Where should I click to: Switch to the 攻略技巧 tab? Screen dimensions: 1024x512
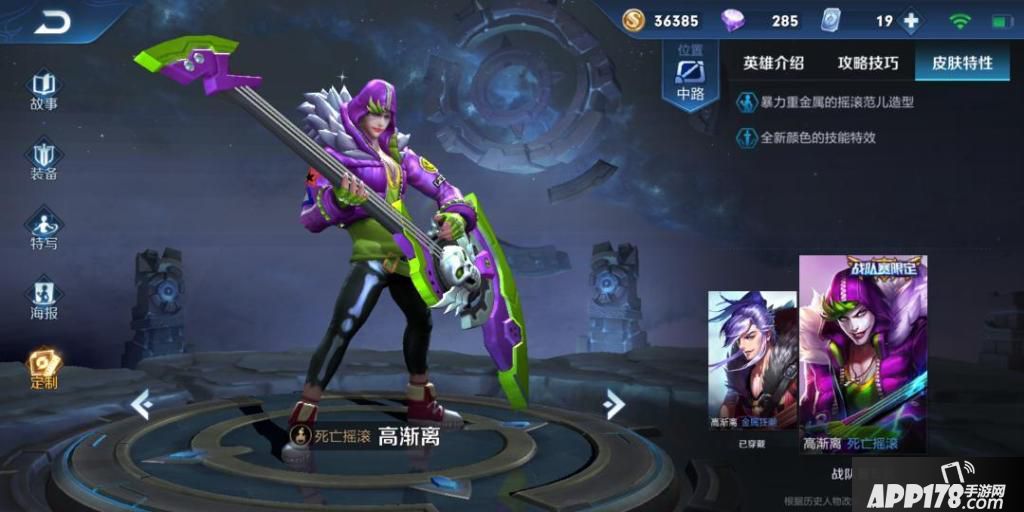pyautogui.click(x=868, y=63)
